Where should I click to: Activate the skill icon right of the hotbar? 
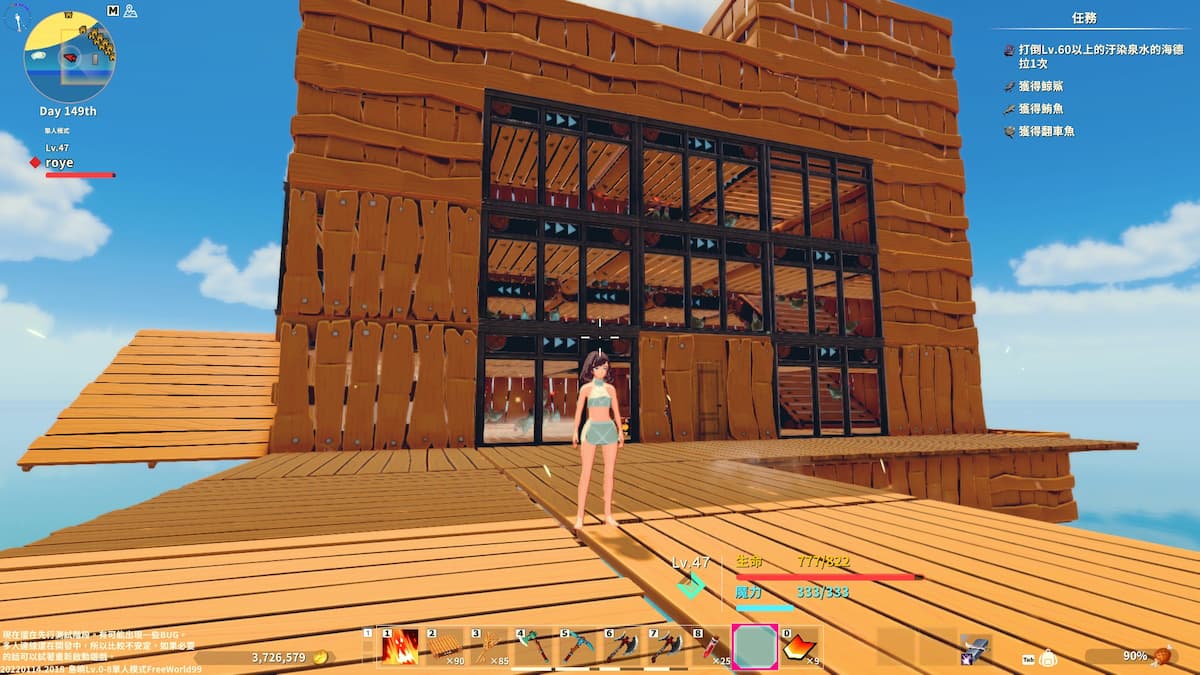tap(975, 648)
